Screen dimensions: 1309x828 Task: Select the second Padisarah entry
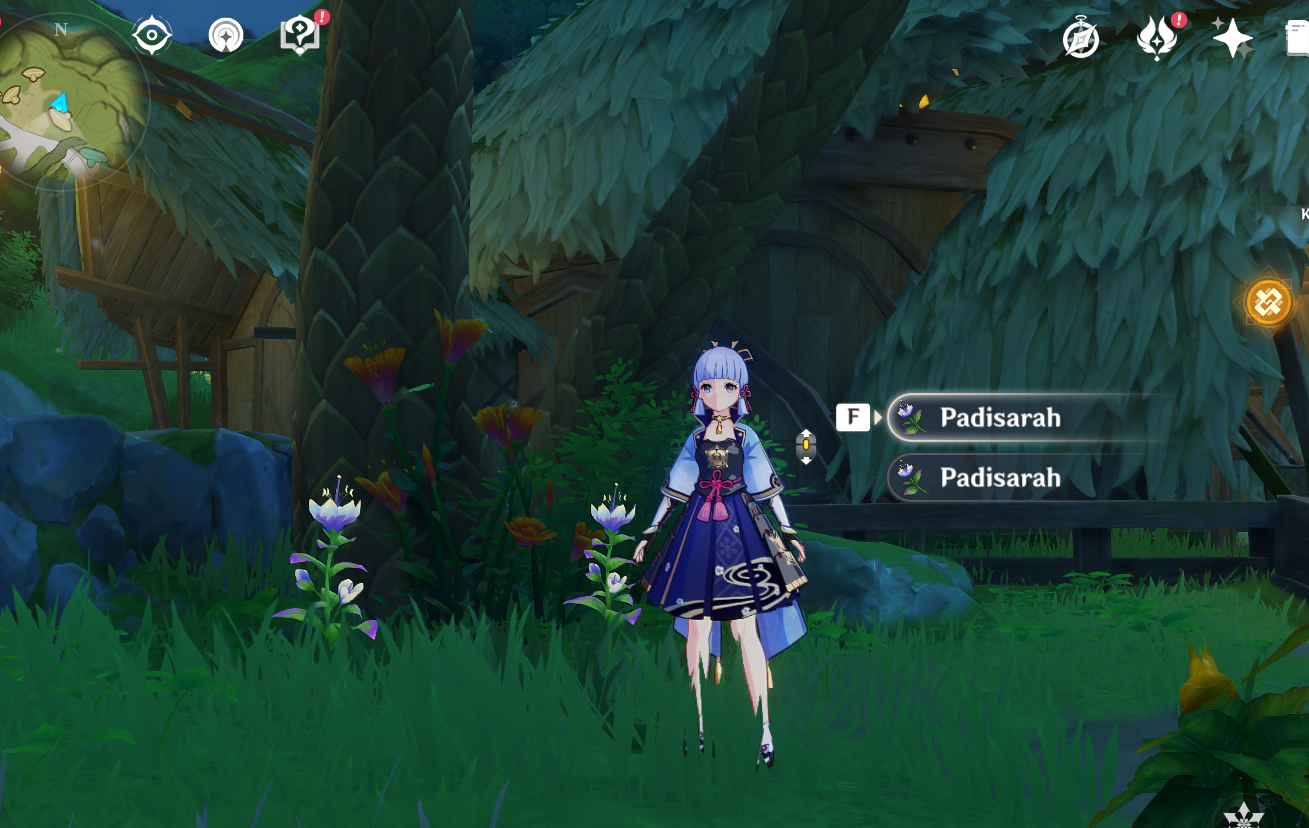[x=1000, y=478]
